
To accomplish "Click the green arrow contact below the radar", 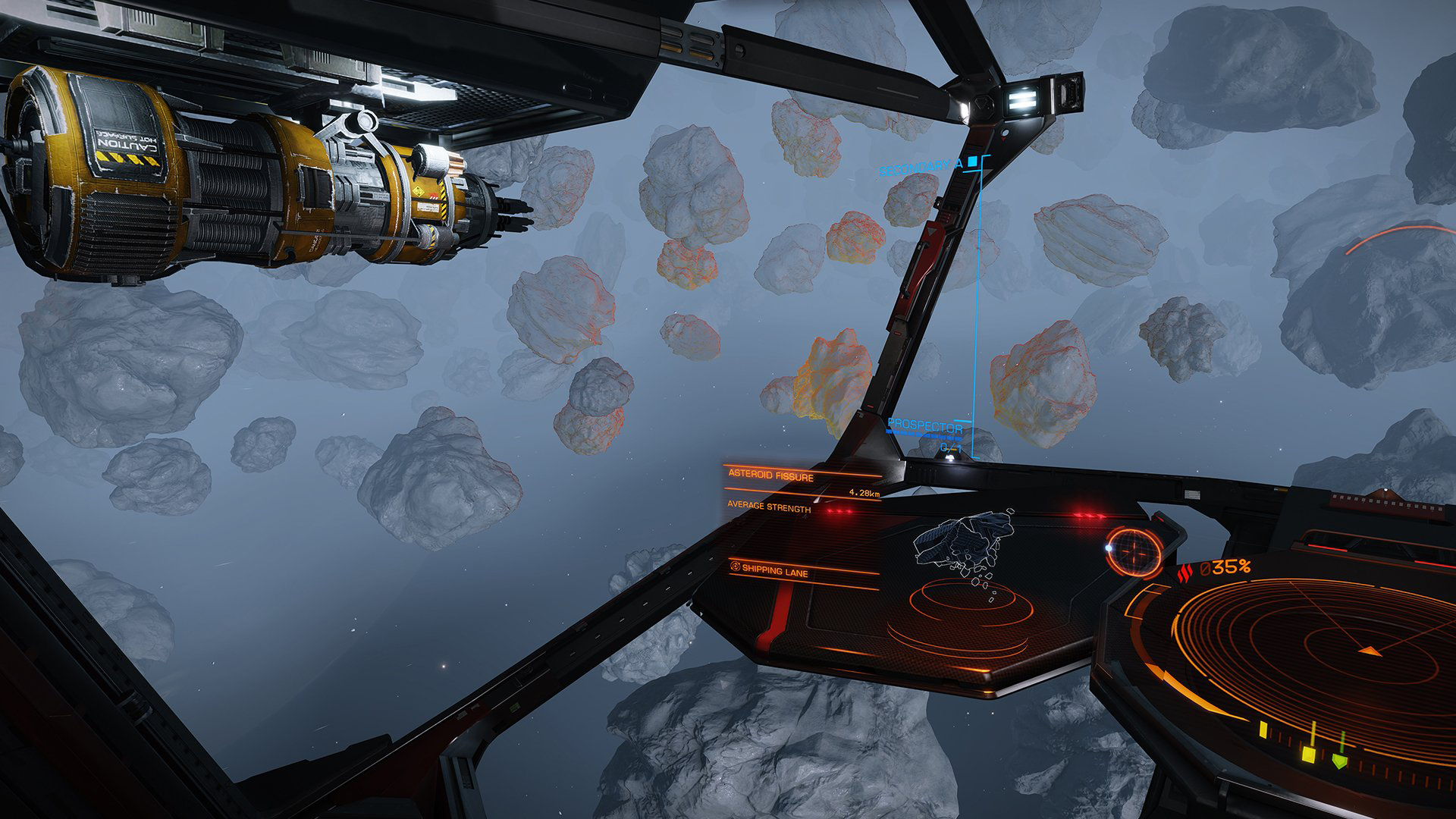I will (x=1340, y=760).
